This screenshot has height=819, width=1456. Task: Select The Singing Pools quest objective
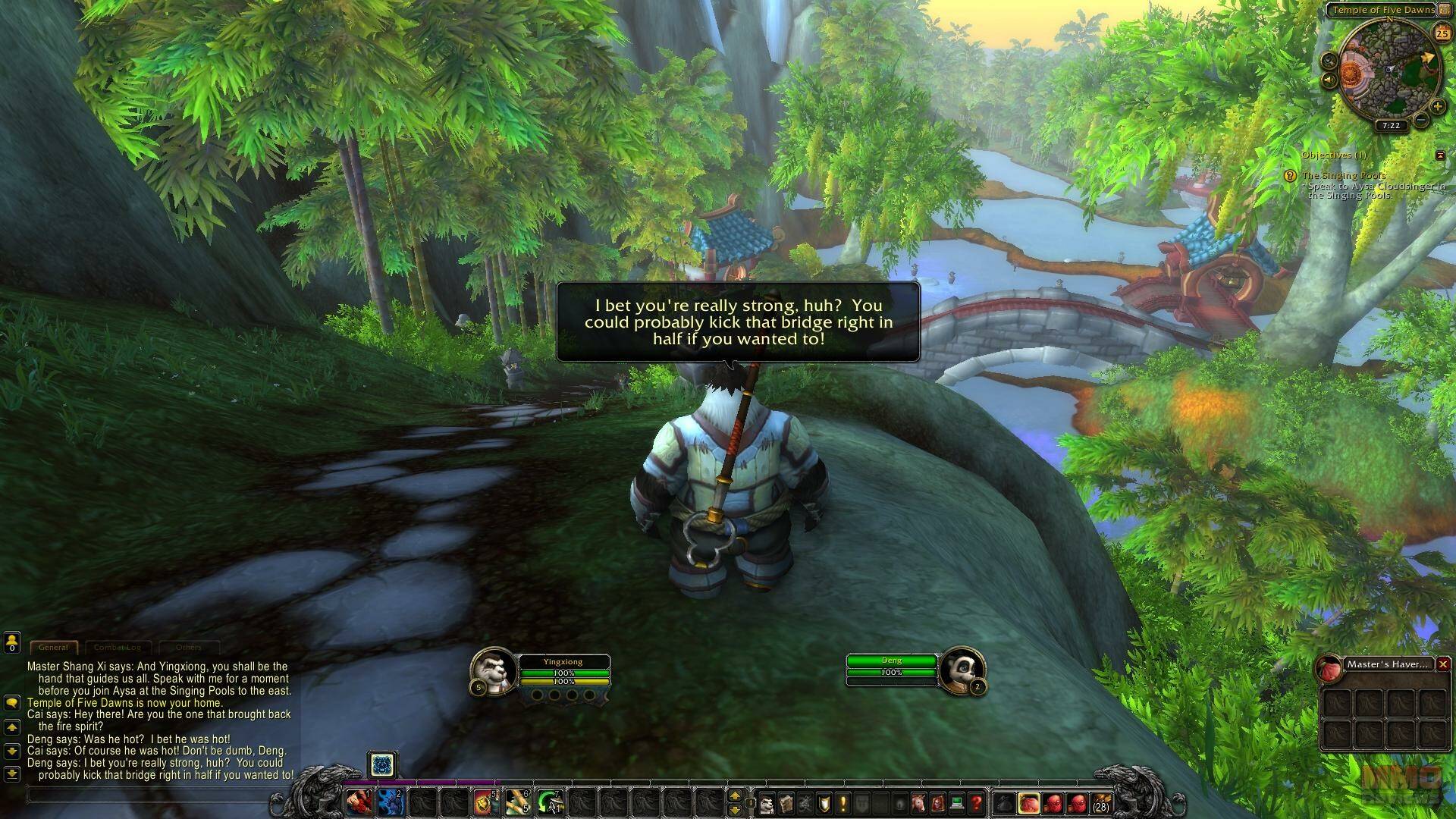pos(1343,175)
